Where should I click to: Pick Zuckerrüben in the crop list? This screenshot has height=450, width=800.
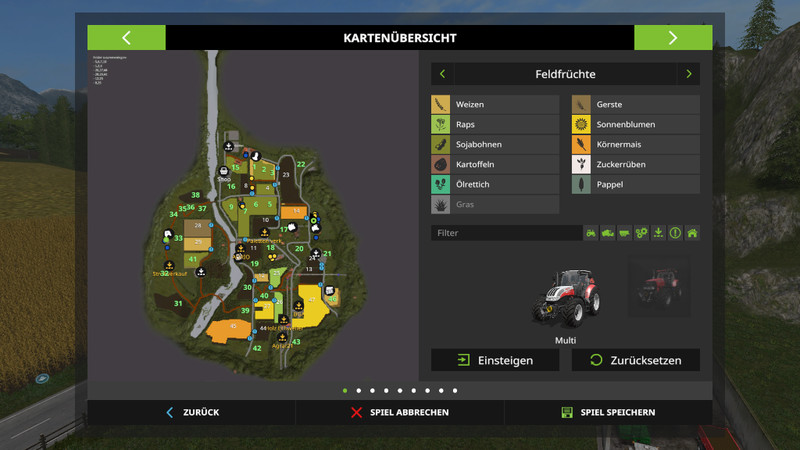pos(635,164)
